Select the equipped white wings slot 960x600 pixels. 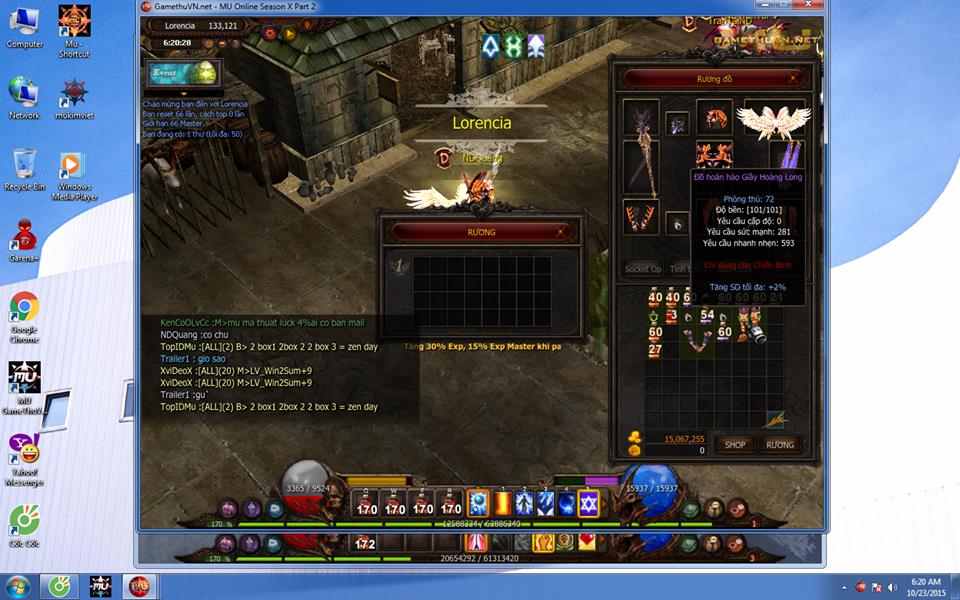pos(773,120)
